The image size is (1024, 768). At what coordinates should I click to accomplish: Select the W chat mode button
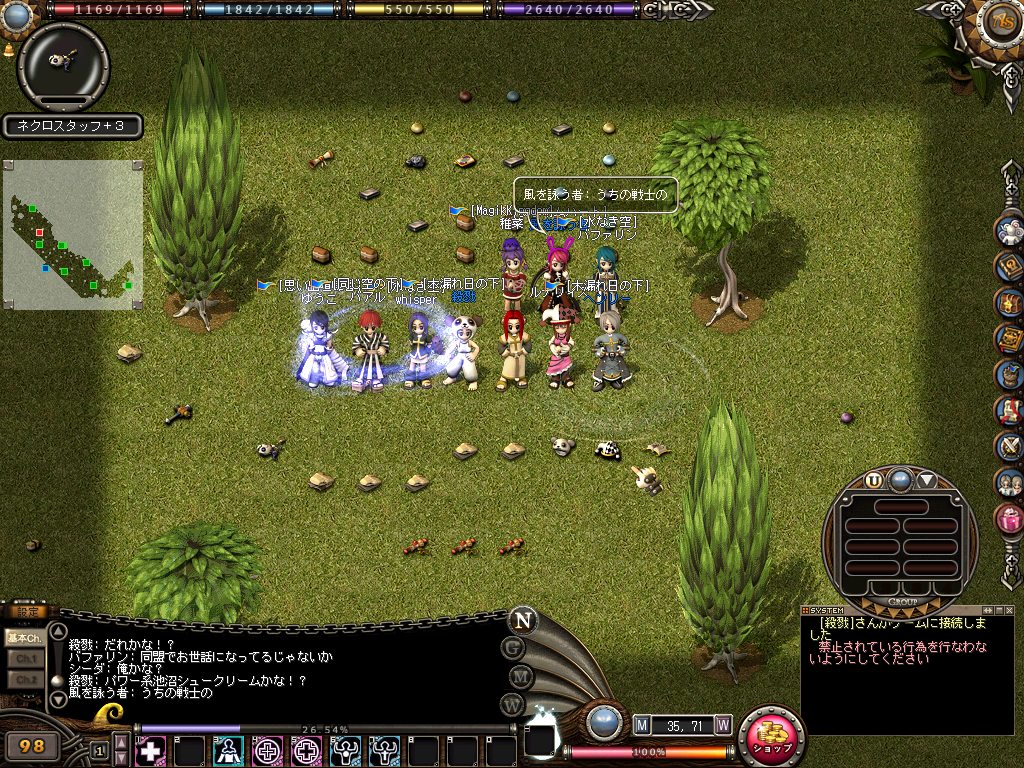point(515,704)
